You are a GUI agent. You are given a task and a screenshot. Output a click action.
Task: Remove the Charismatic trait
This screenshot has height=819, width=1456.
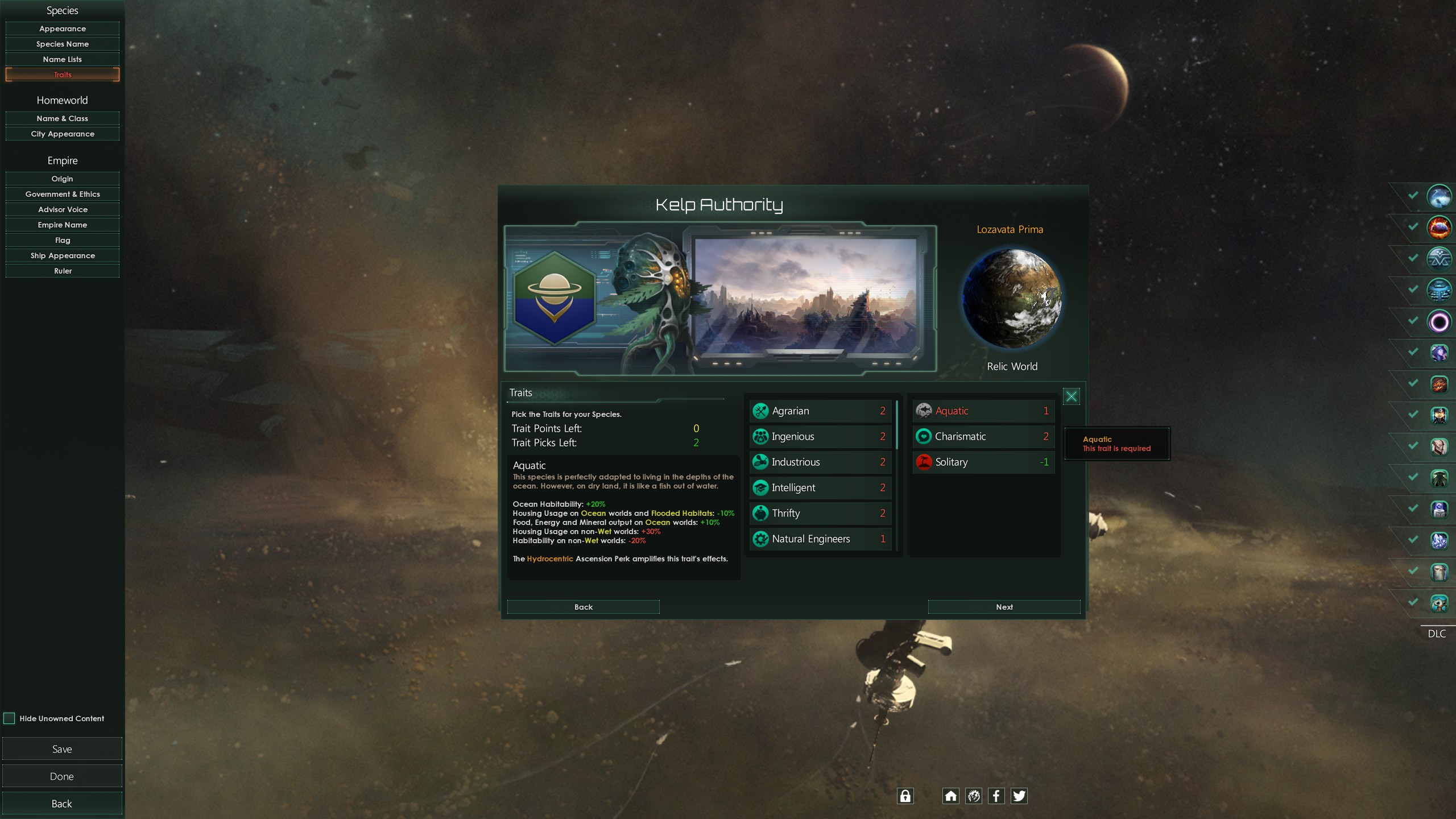click(983, 436)
